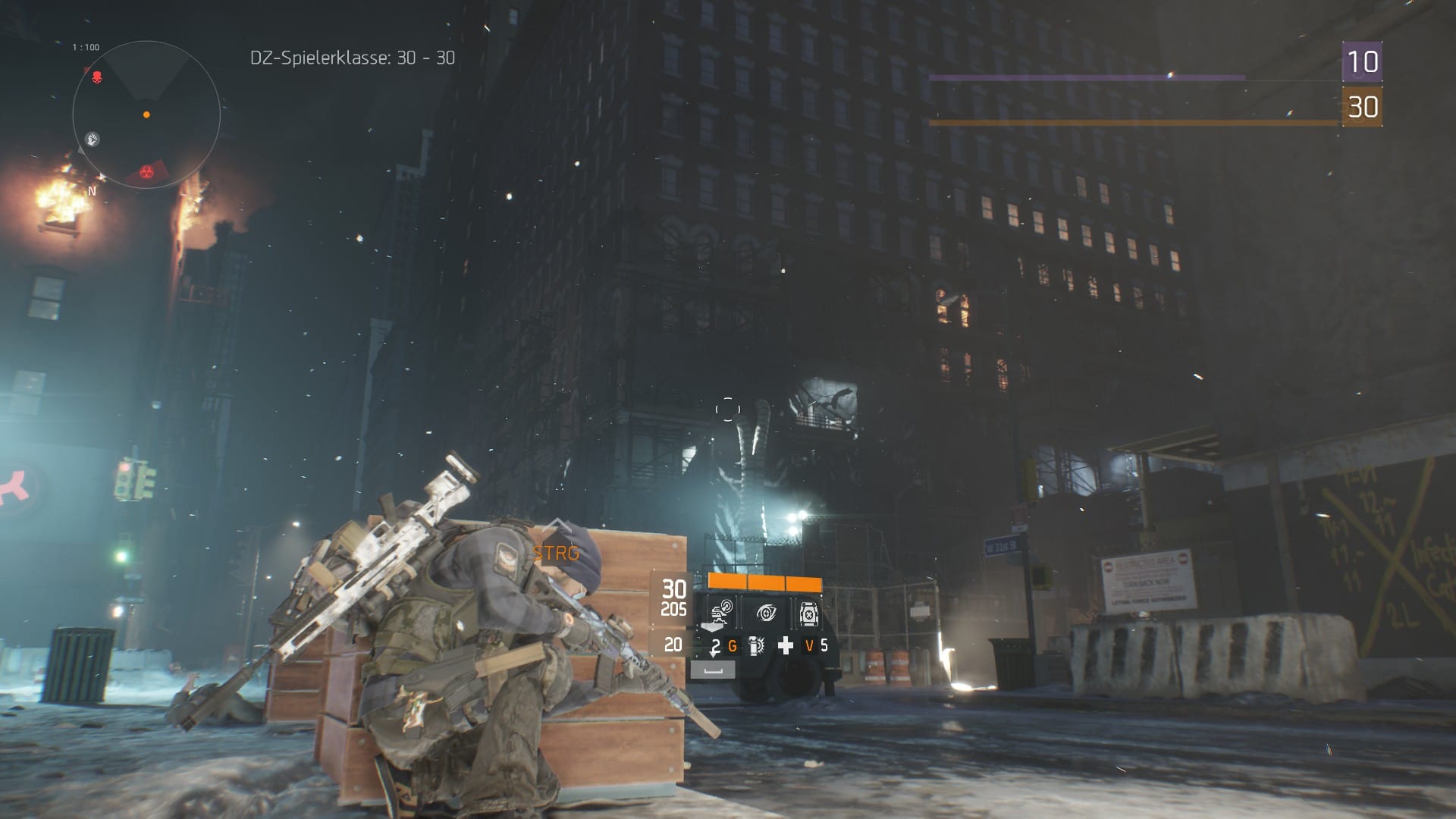Activate the first aid station skill icon

808,613
